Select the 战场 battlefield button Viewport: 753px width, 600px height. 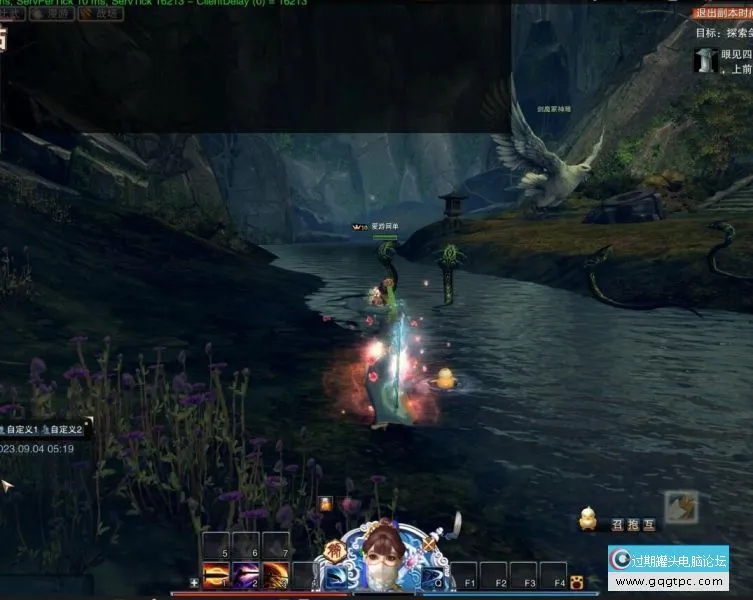(x=103, y=14)
